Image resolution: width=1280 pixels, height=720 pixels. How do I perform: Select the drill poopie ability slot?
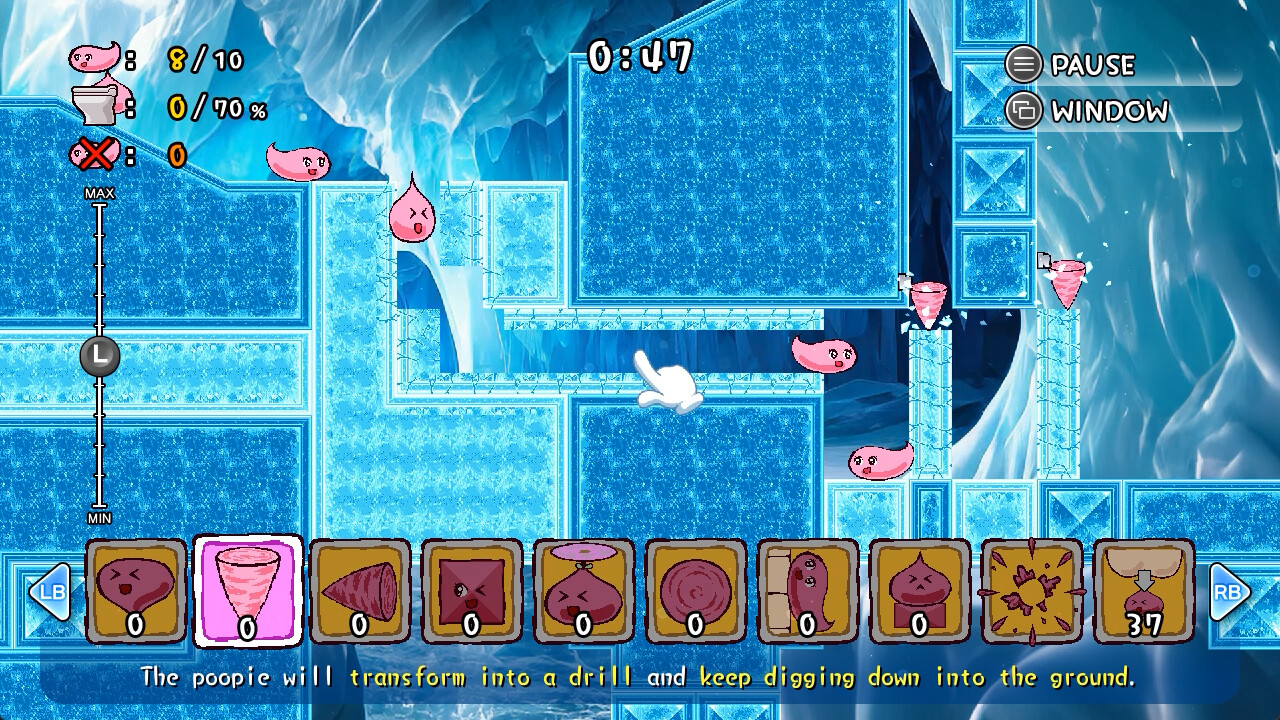(247, 592)
